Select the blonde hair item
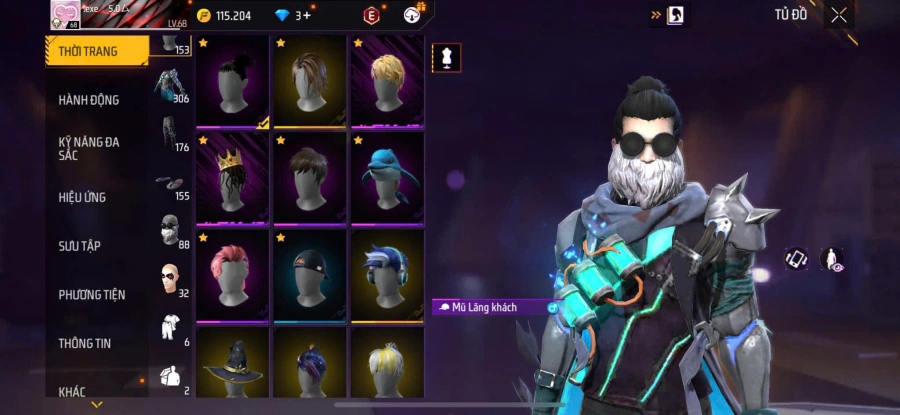The image size is (900, 415). (387, 80)
